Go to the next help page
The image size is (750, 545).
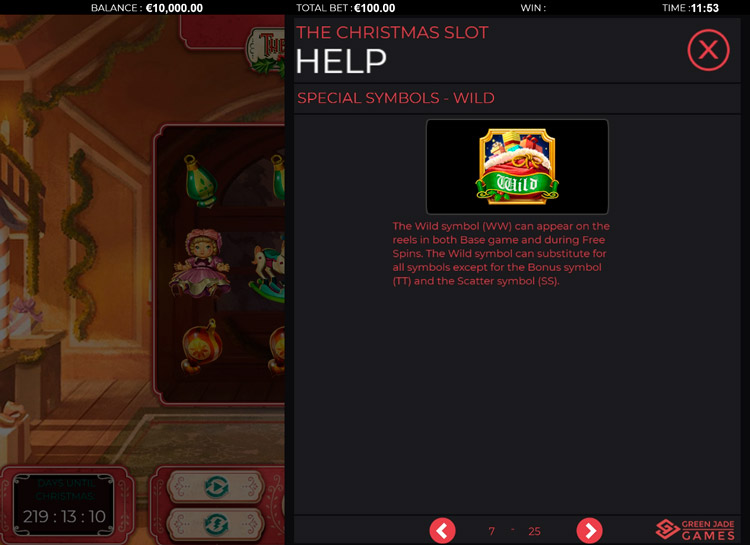click(590, 530)
